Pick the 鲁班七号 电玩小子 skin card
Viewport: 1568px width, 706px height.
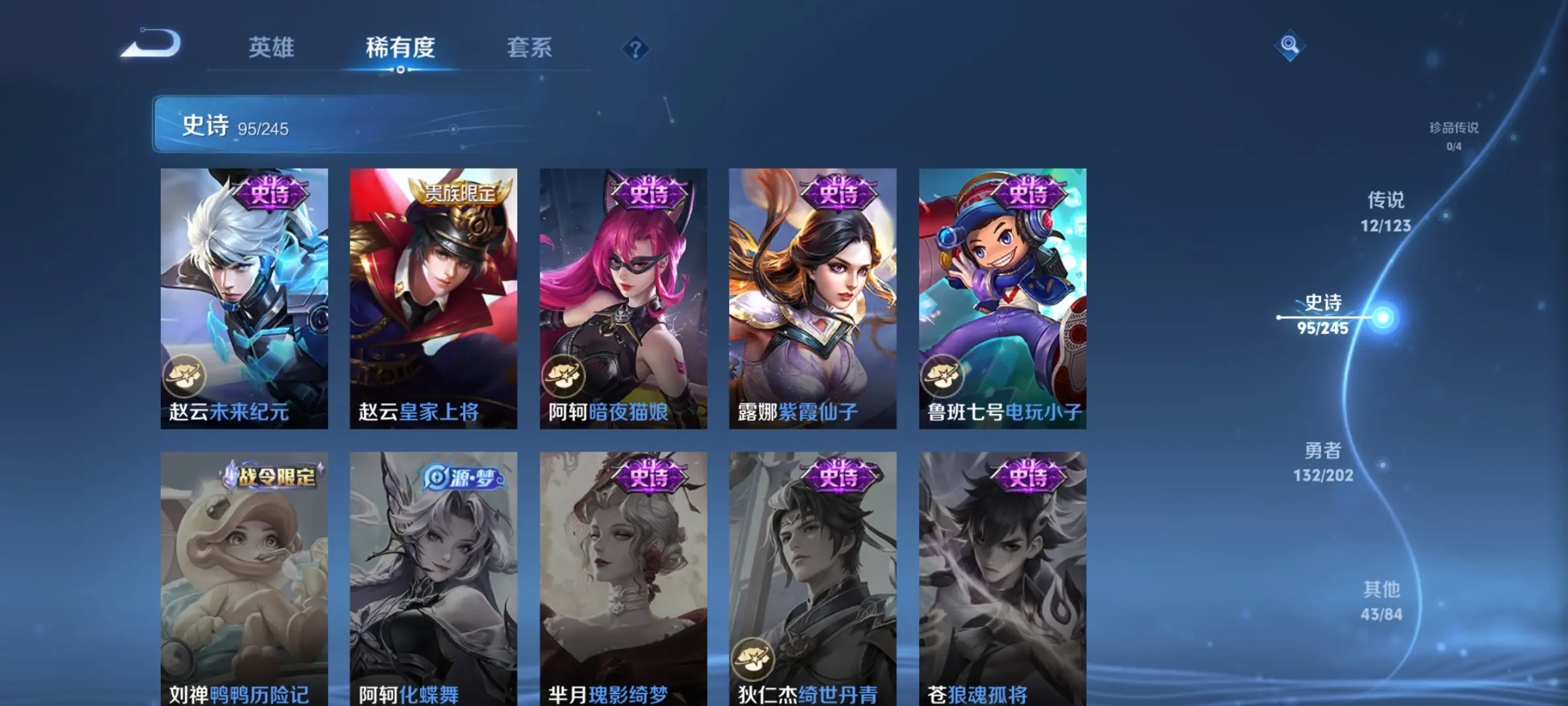tap(1002, 298)
